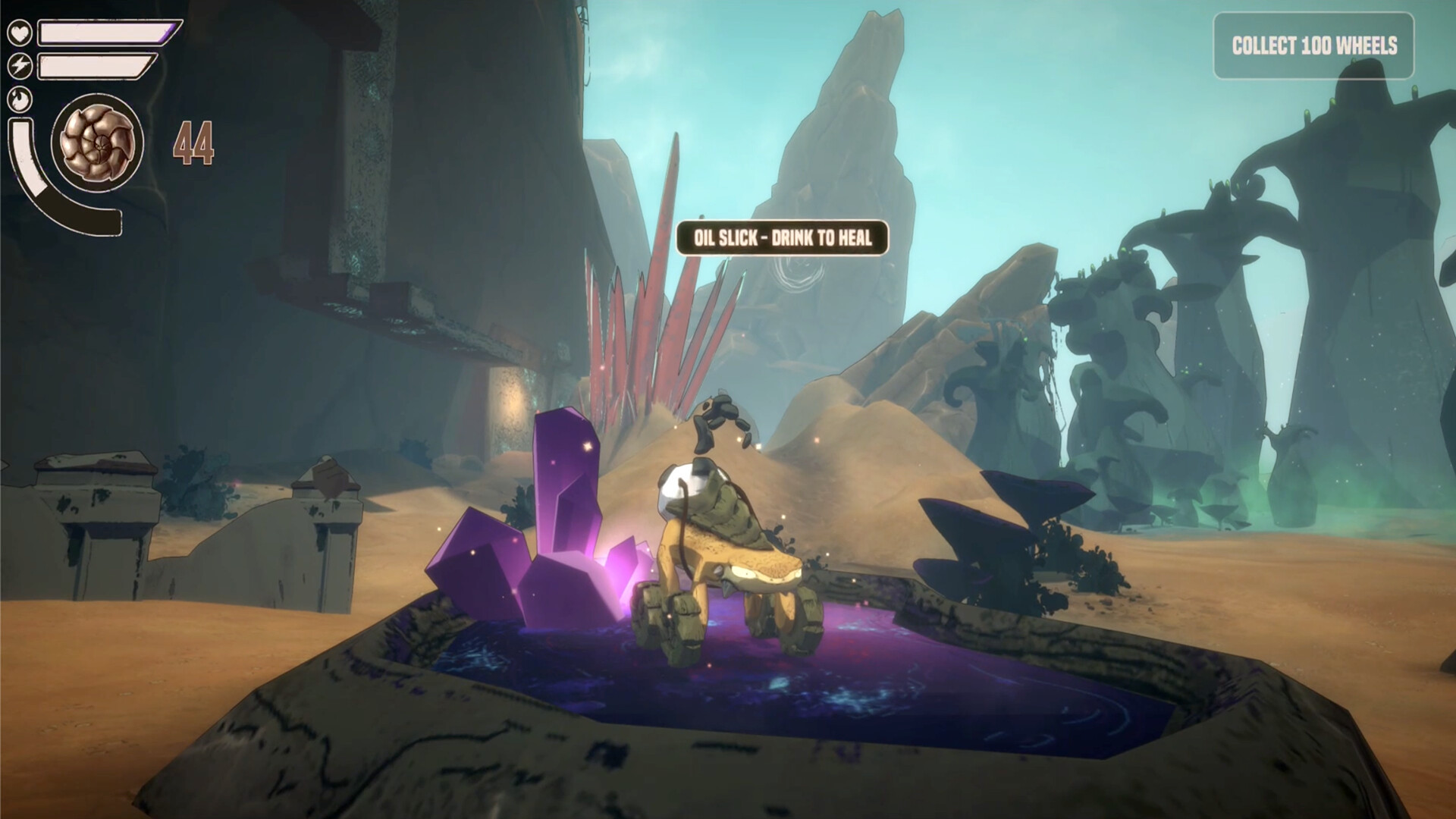Screen dimensions: 1456x819
Task: Select the spiral shell item icon
Action: tap(97, 142)
